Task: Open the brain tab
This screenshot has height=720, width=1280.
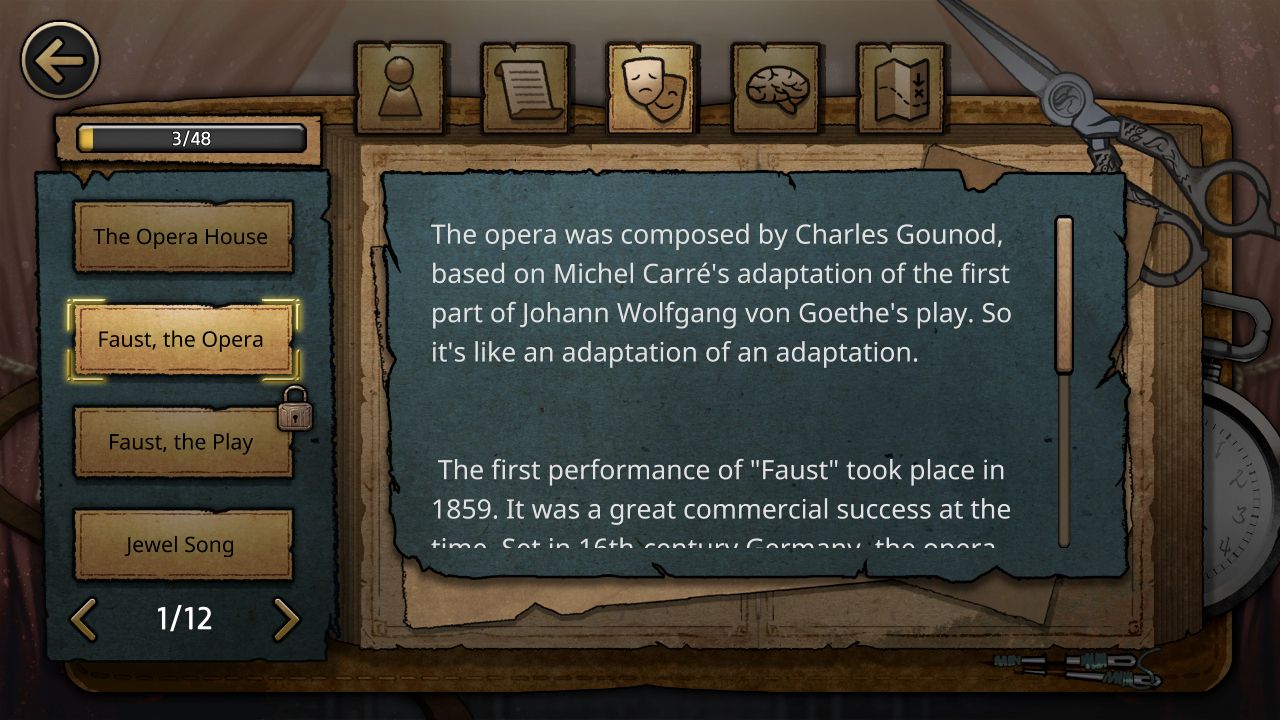Action: pos(777,88)
